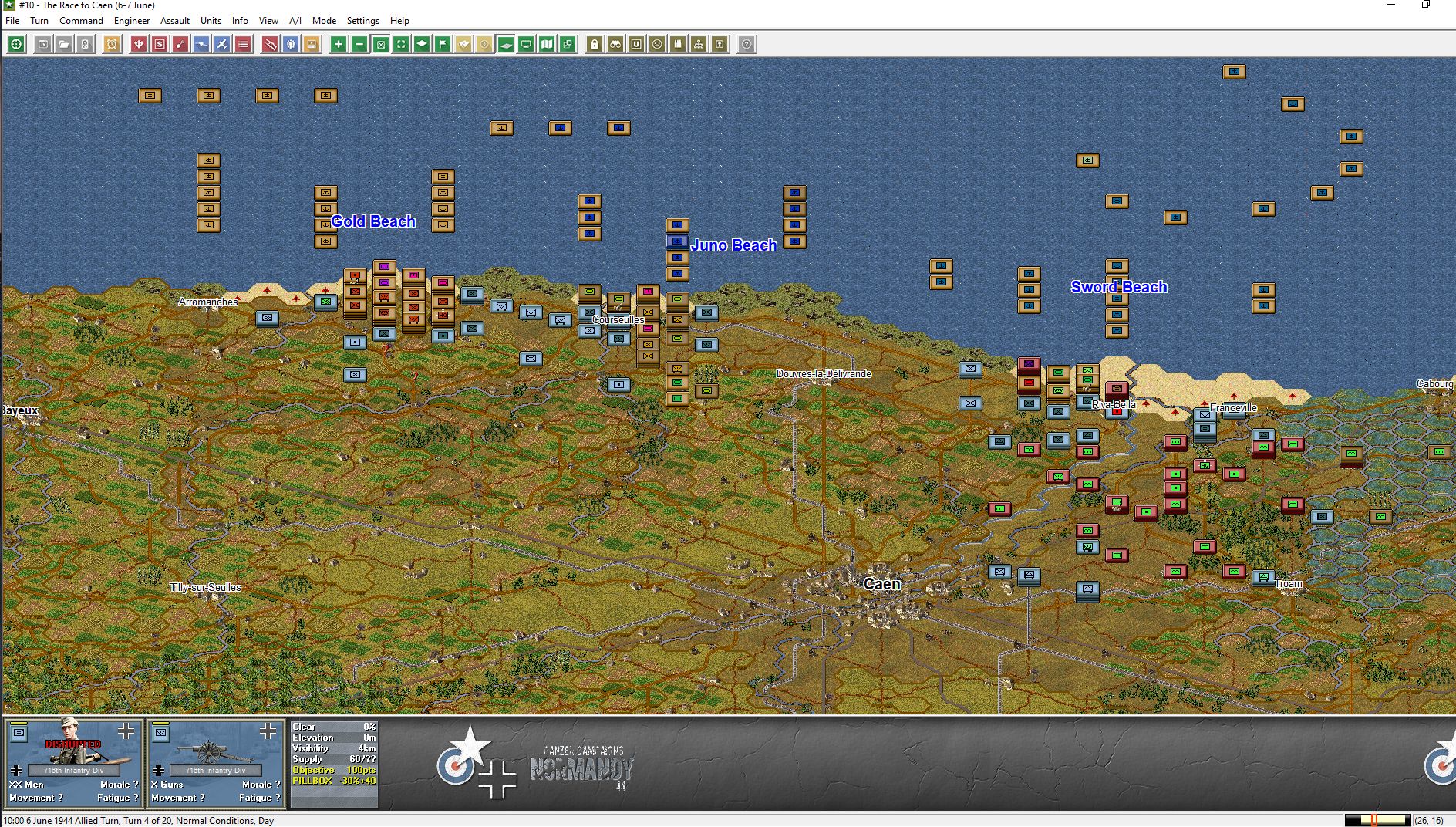
Task: Open the jump map view
Action: pyautogui.click(x=547, y=45)
